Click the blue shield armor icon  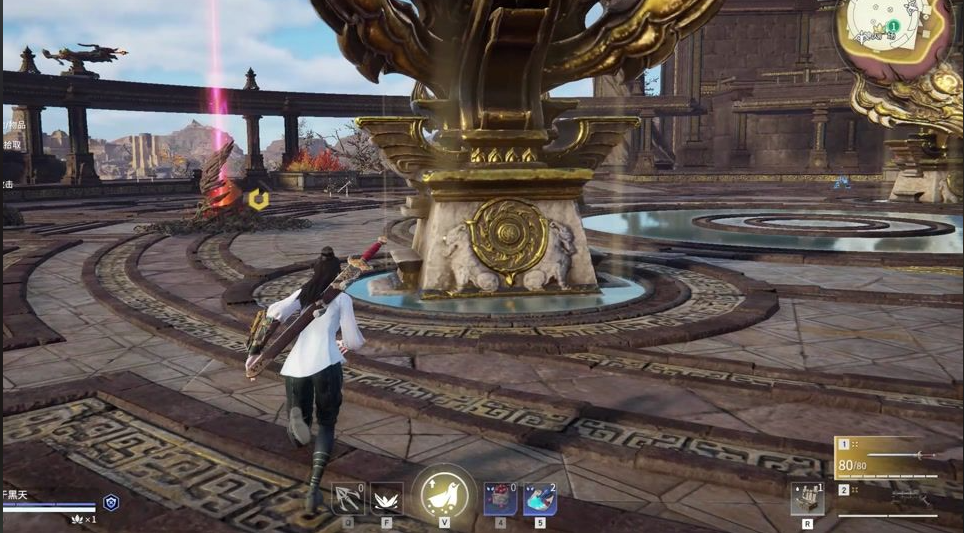click(111, 503)
